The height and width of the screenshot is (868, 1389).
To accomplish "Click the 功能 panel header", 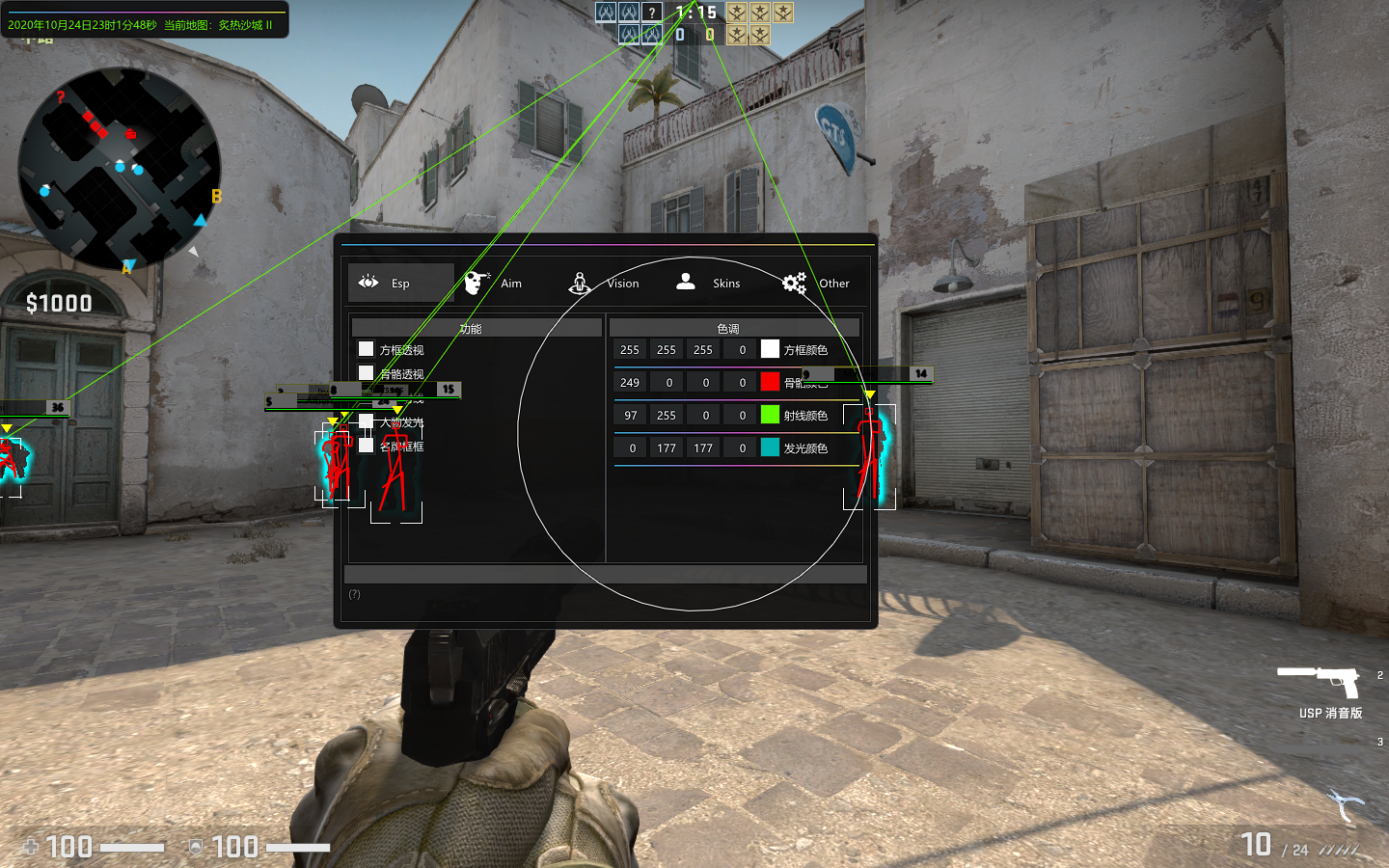I will pos(474,326).
